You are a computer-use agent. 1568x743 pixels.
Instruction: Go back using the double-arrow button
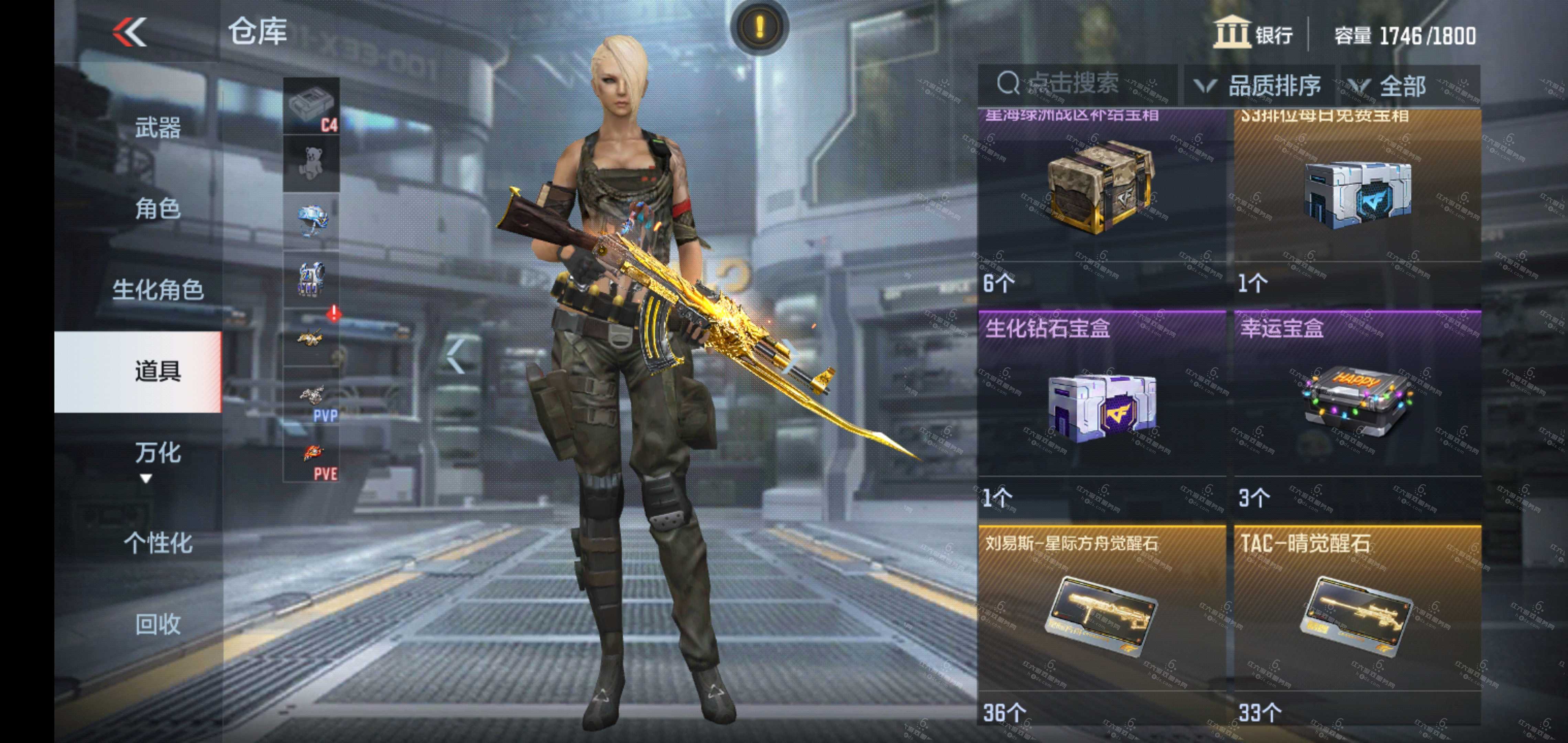(x=130, y=32)
